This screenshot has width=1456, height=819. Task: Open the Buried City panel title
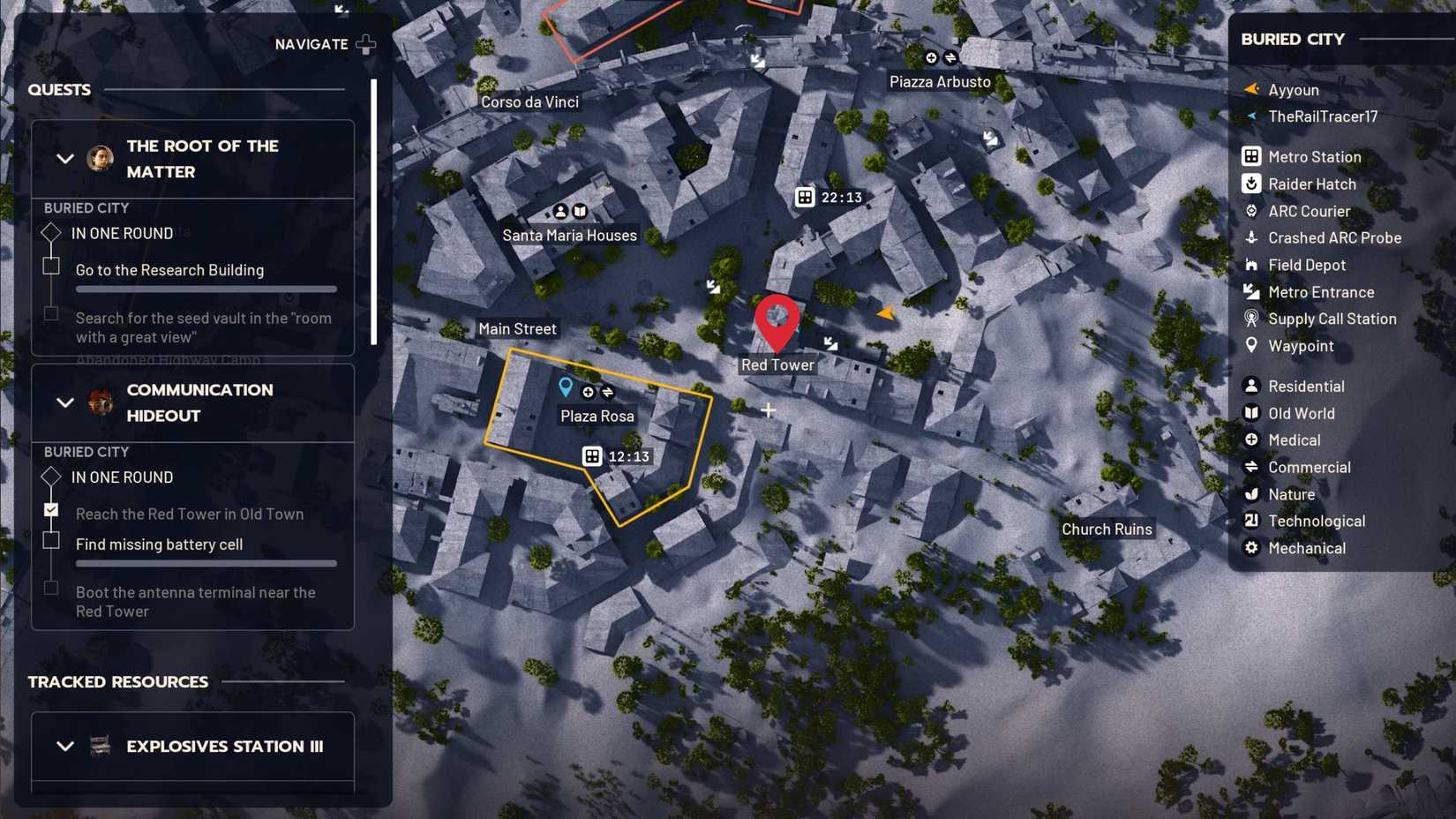tap(1293, 39)
